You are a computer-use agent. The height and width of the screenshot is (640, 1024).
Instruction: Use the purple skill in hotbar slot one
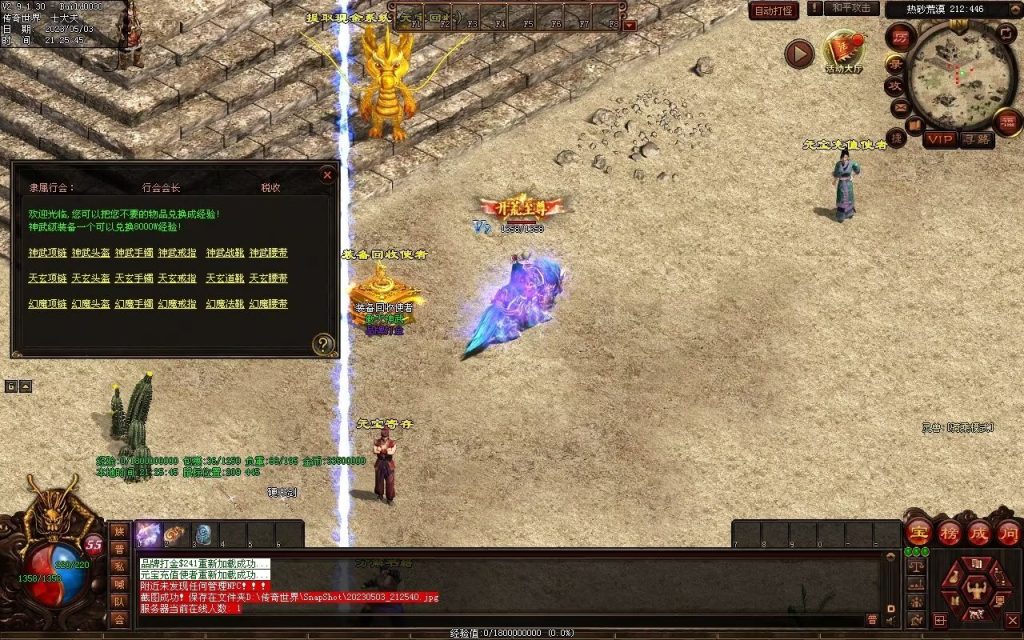point(149,534)
